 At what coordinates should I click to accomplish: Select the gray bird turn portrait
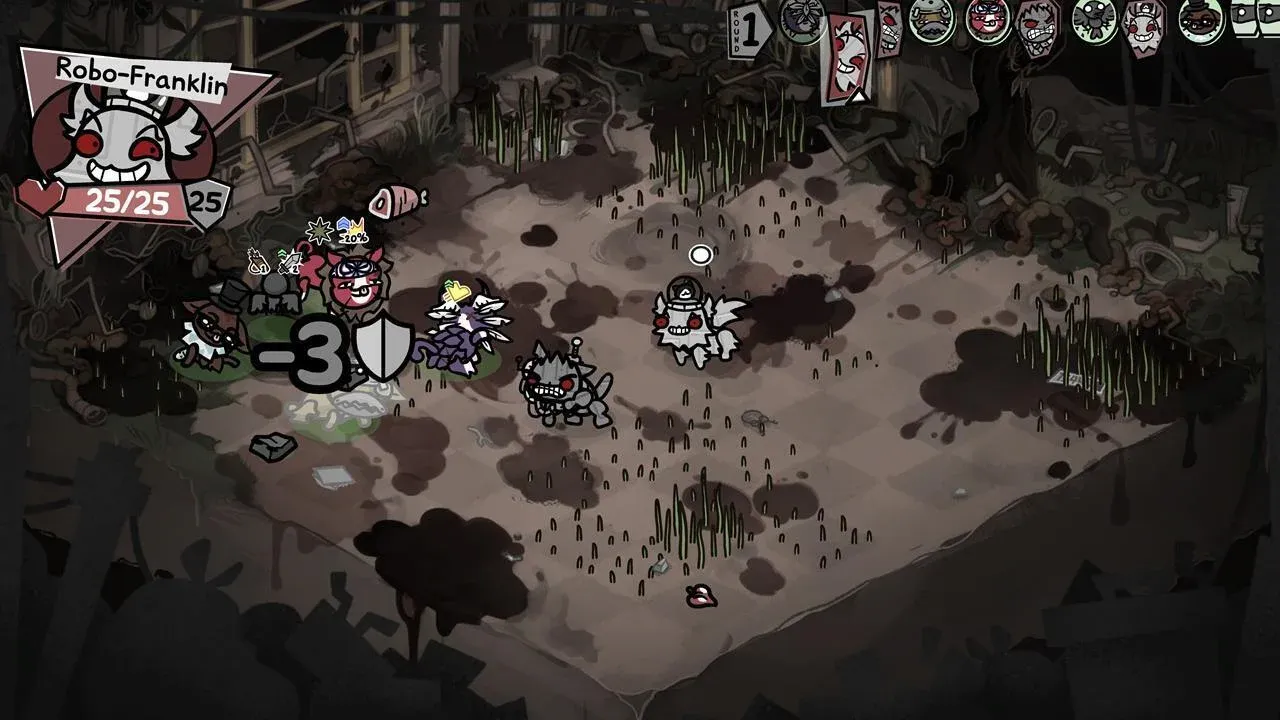coord(1094,20)
